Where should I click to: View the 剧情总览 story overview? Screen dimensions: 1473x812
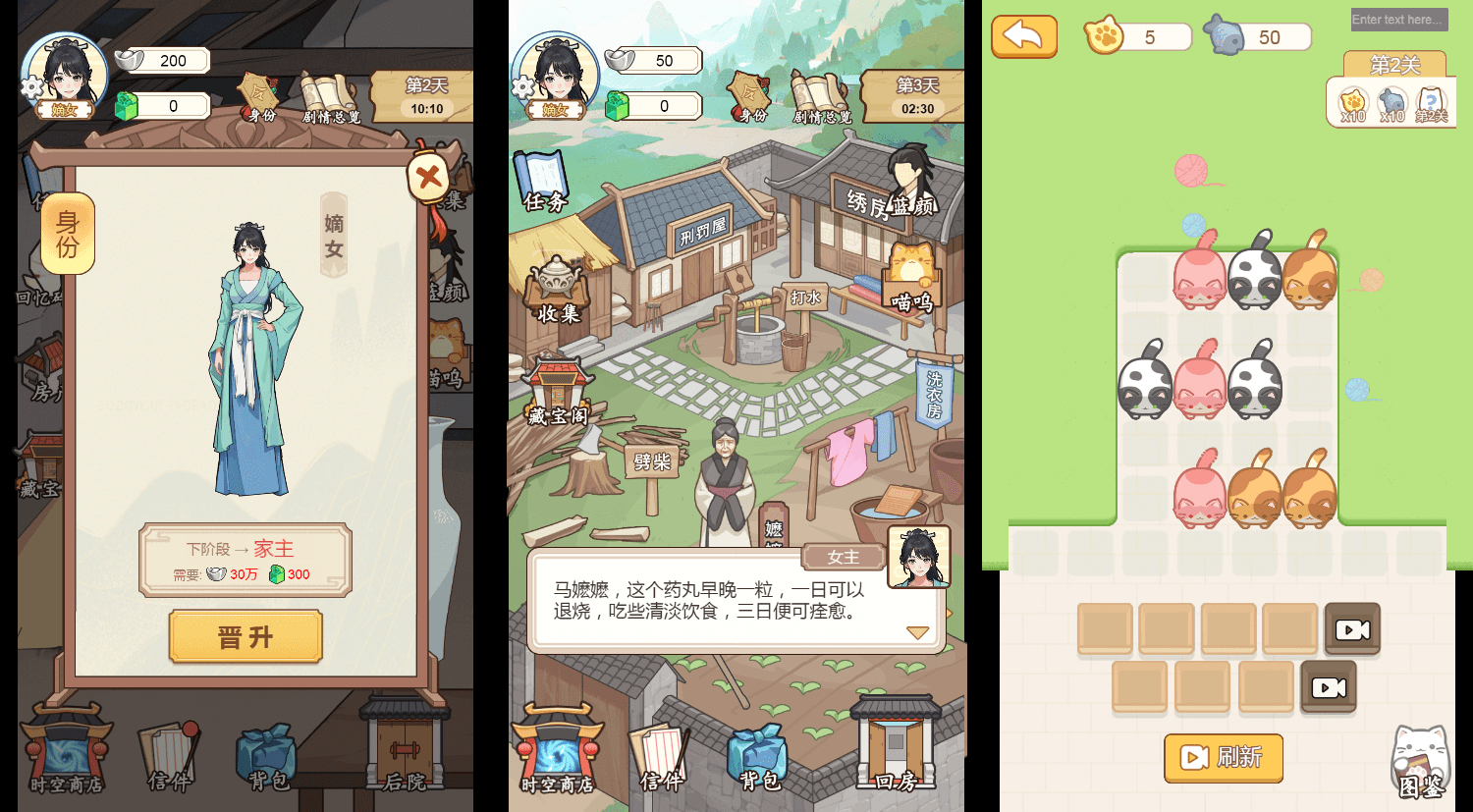click(x=822, y=98)
